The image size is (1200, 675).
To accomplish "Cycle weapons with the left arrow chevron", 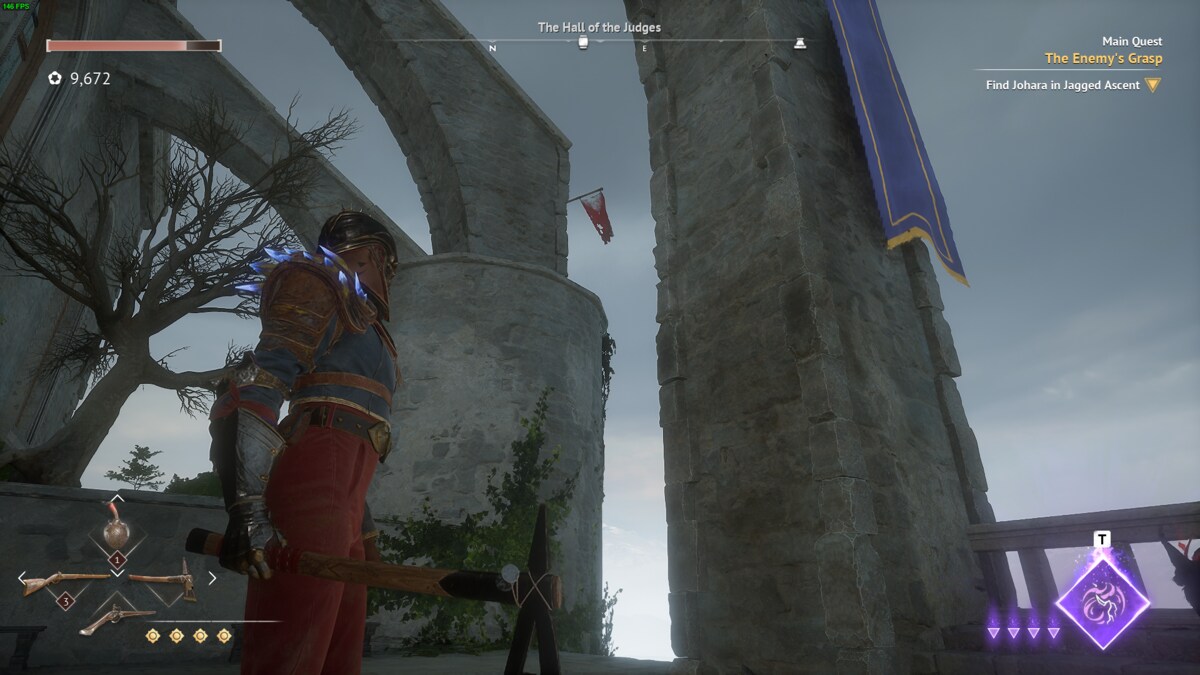I will pos(21,577).
